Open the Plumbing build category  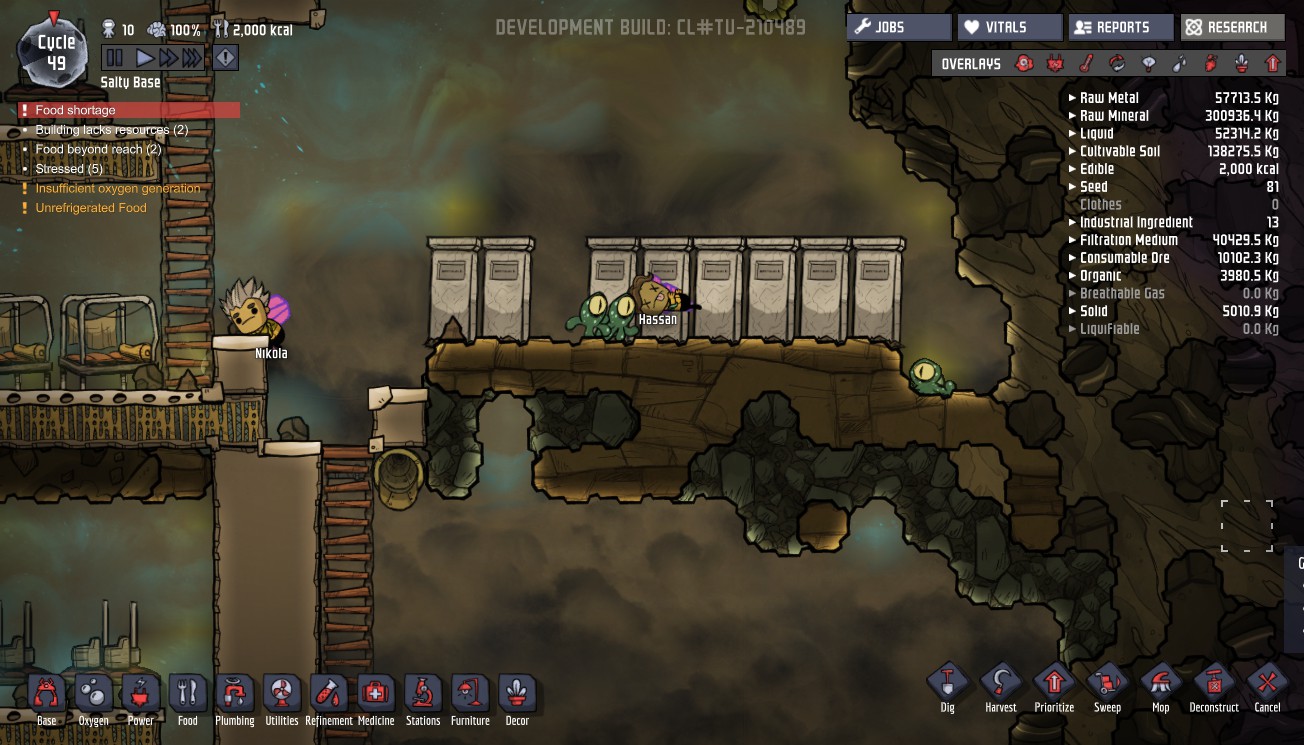pyautogui.click(x=234, y=698)
